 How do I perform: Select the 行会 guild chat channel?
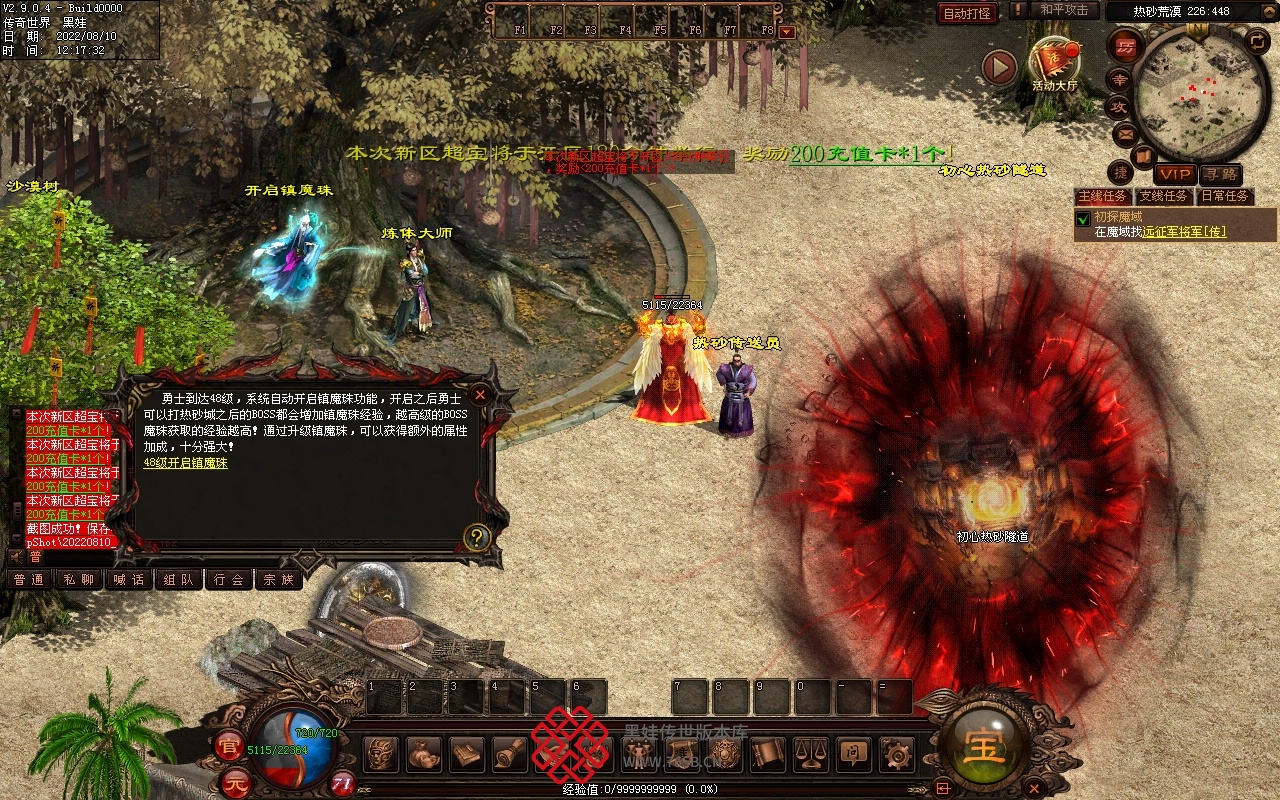pyautogui.click(x=228, y=579)
